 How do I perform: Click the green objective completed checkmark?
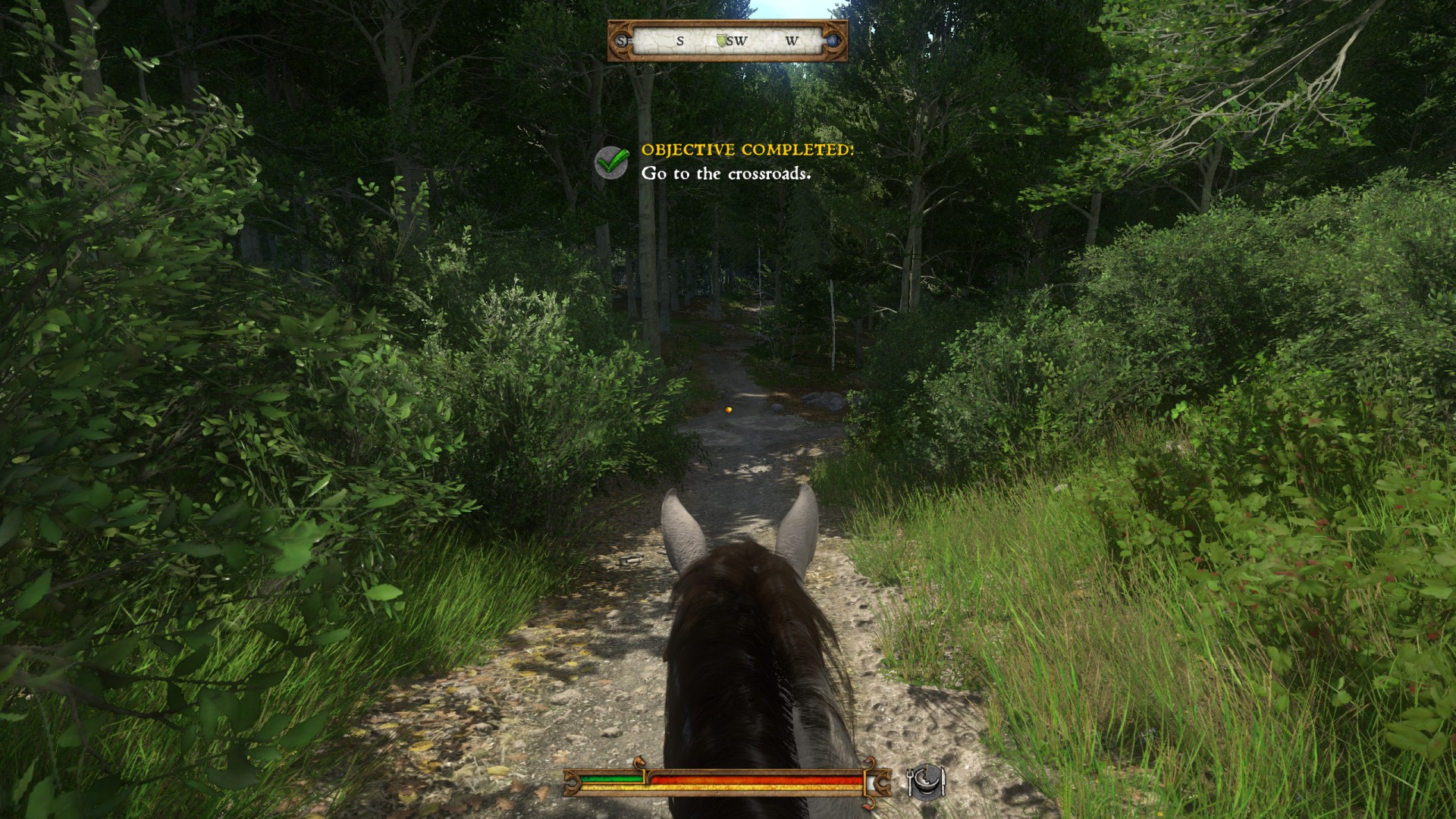click(611, 162)
